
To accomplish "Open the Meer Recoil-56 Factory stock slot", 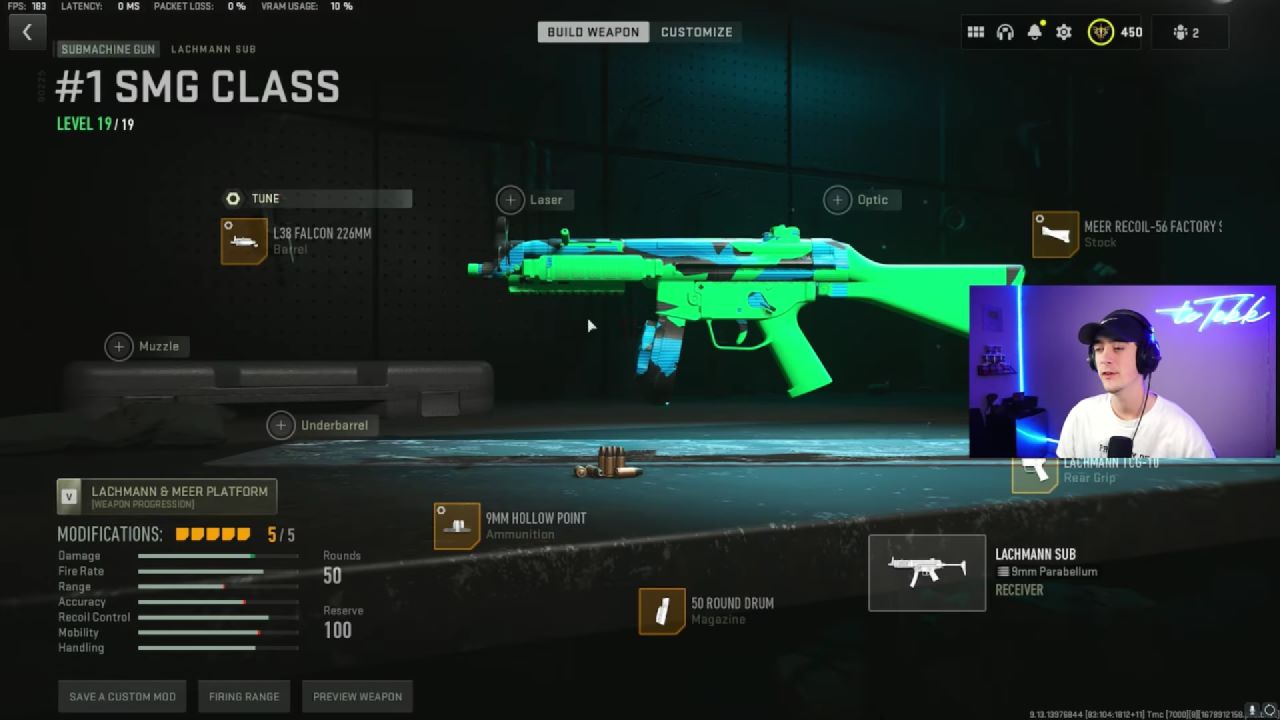I will (1055, 234).
